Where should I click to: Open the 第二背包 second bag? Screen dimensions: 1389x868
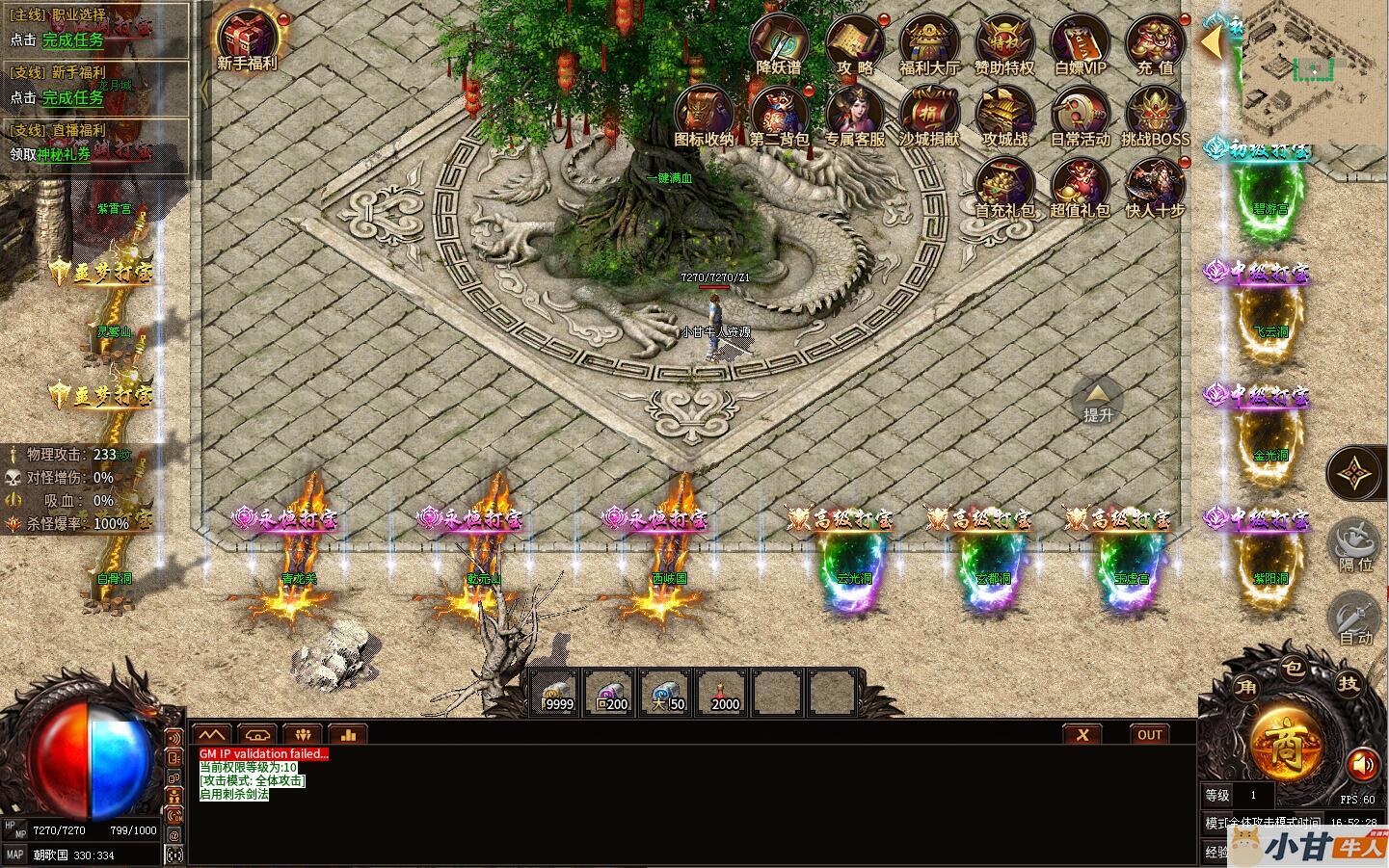coord(779,115)
